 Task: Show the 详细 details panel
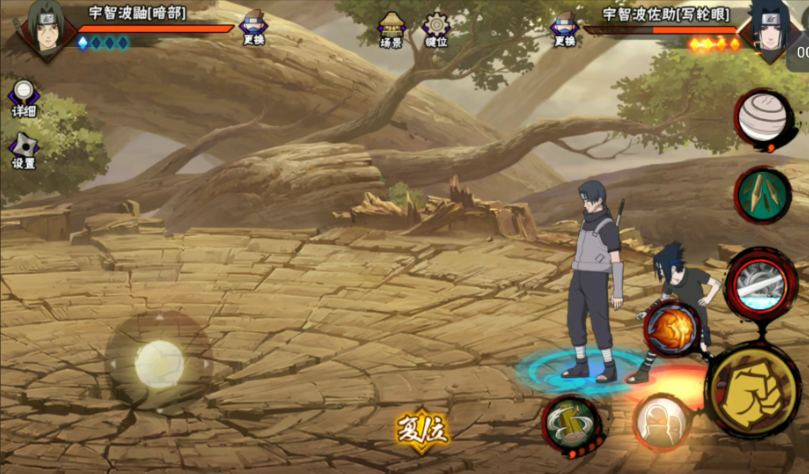point(23,100)
